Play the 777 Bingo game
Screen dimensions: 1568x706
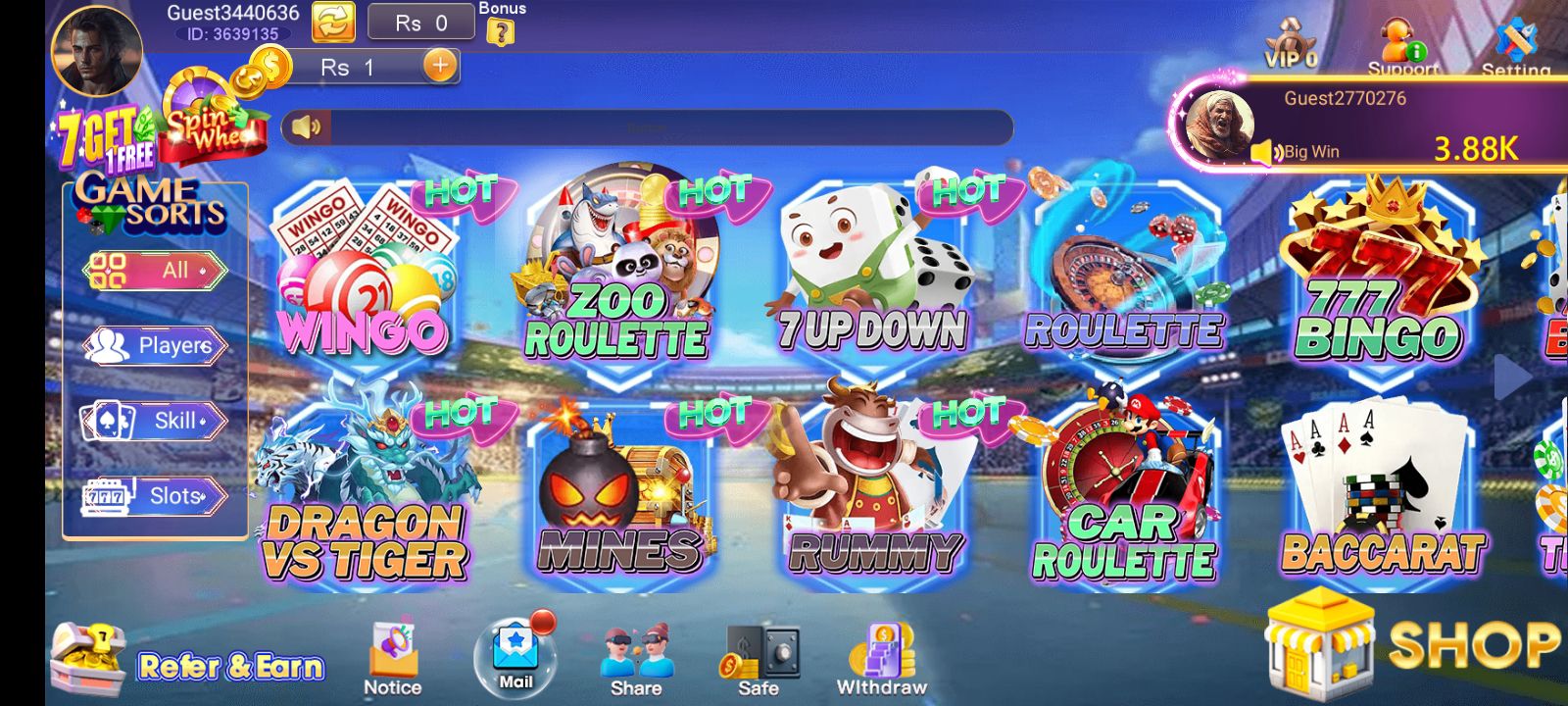[1380, 279]
